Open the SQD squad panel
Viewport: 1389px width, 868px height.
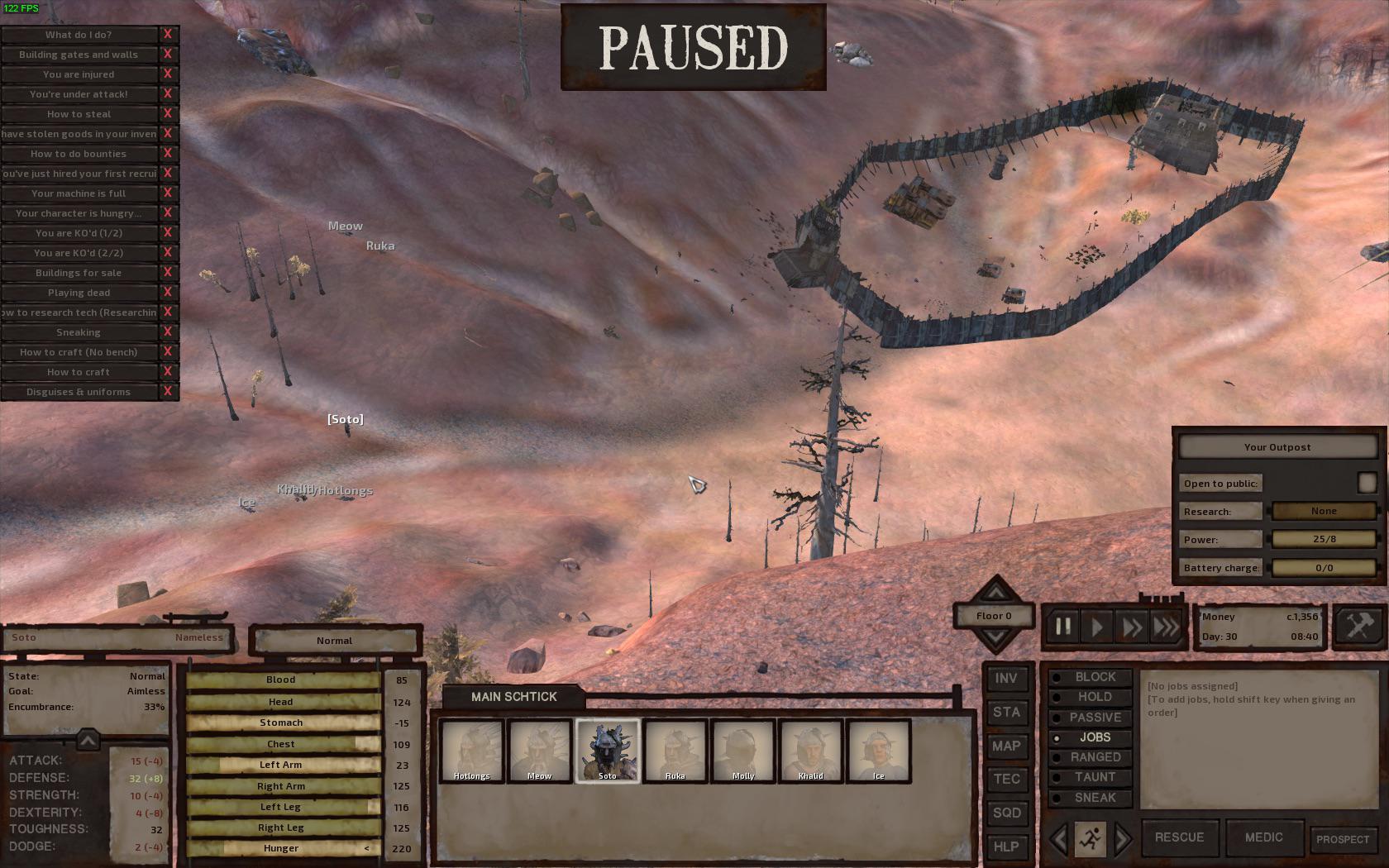click(1007, 813)
